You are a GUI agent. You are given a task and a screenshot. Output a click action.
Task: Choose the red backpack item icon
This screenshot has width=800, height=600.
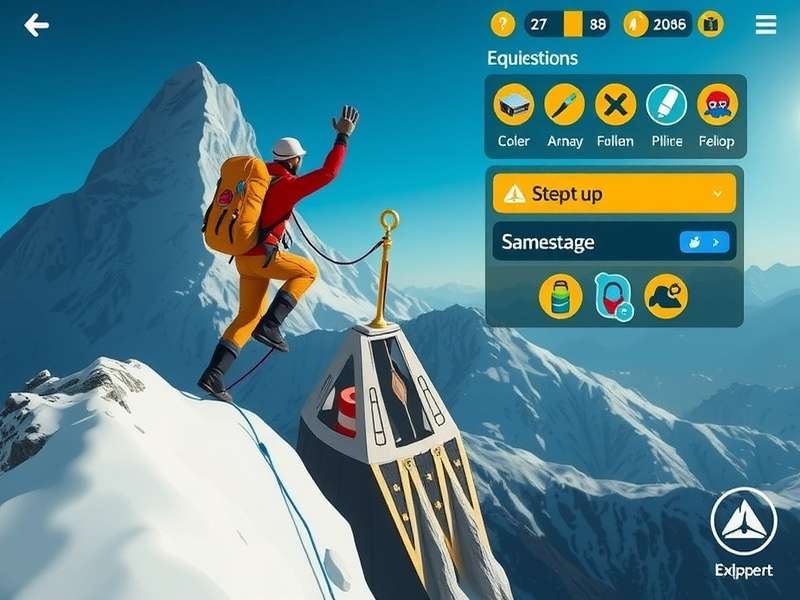[x=612, y=296]
